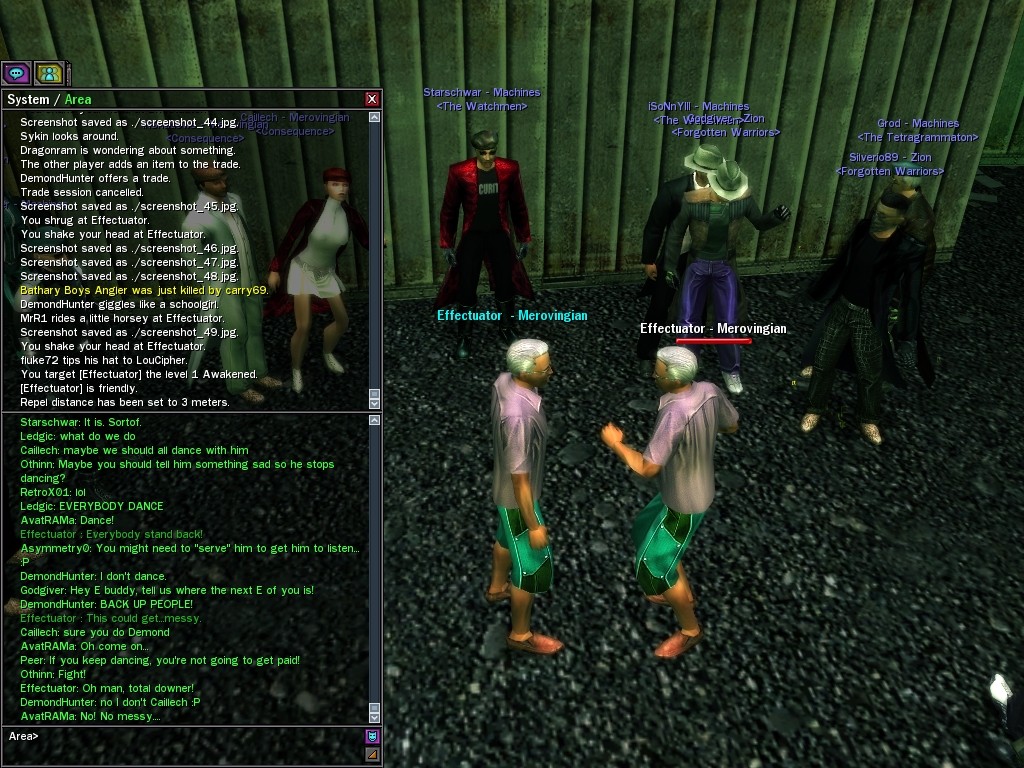Open the purple mask emote button
The image size is (1024, 768).
point(372,736)
